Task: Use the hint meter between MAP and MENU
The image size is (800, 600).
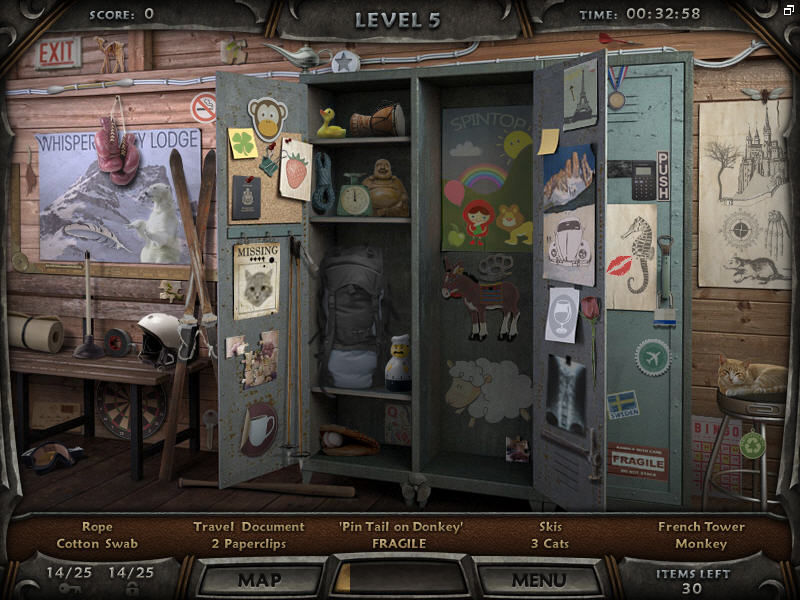Action: tap(399, 579)
